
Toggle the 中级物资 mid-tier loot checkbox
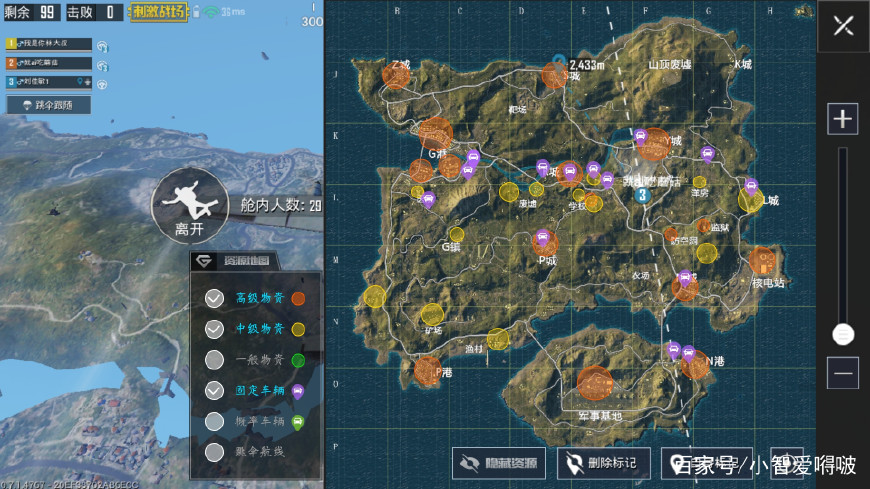point(214,328)
